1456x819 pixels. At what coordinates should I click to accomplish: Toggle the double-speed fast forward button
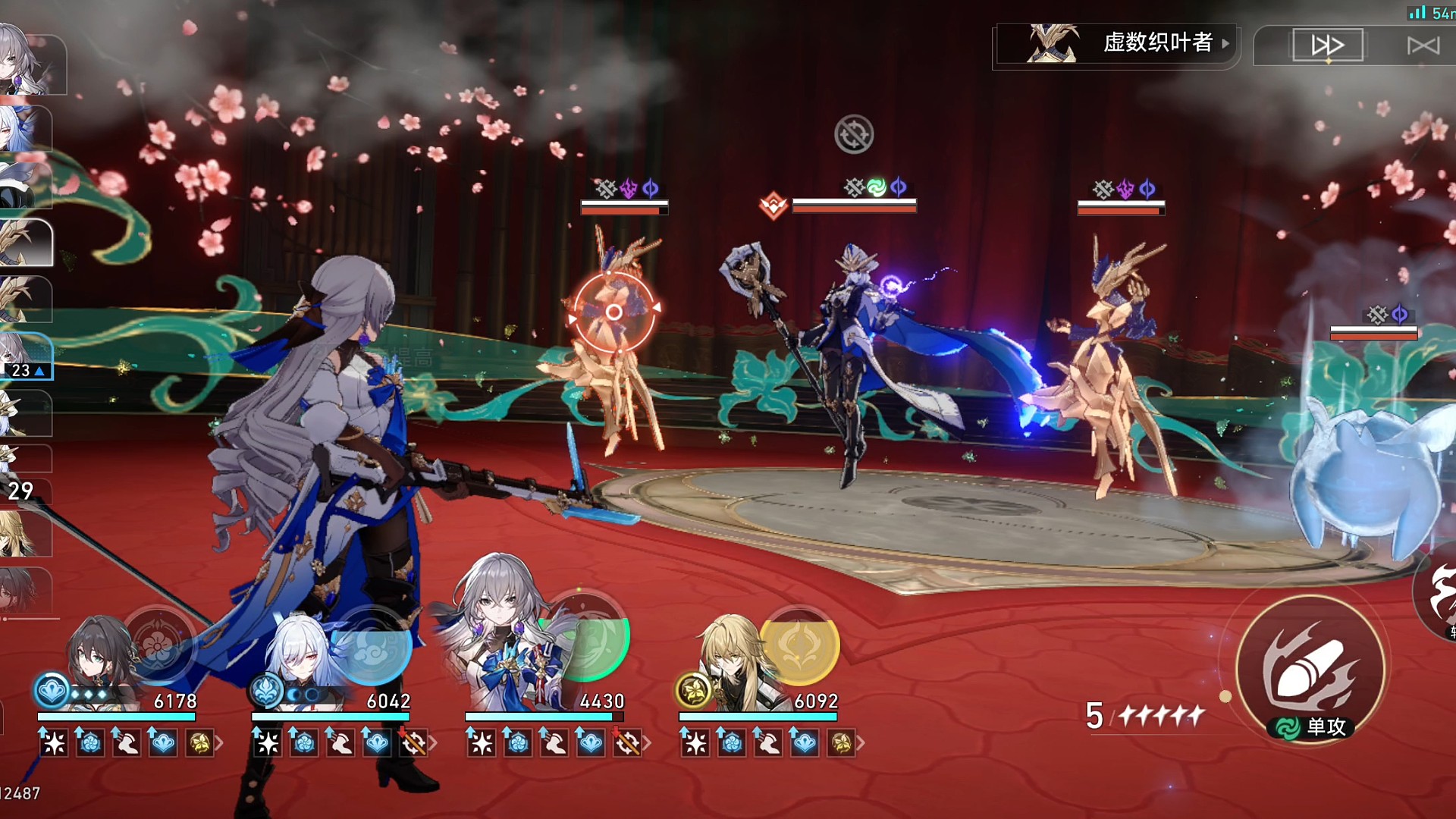coord(1327,45)
